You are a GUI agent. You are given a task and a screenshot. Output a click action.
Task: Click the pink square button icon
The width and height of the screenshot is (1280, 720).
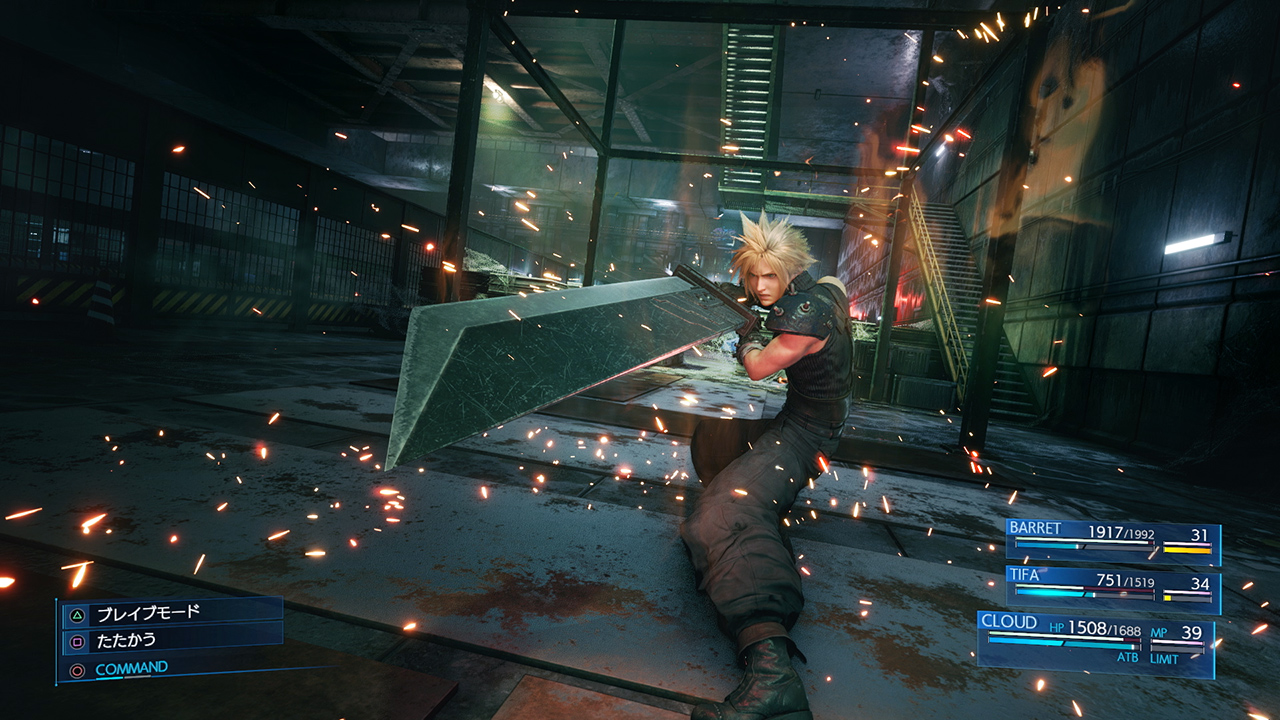coord(77,640)
